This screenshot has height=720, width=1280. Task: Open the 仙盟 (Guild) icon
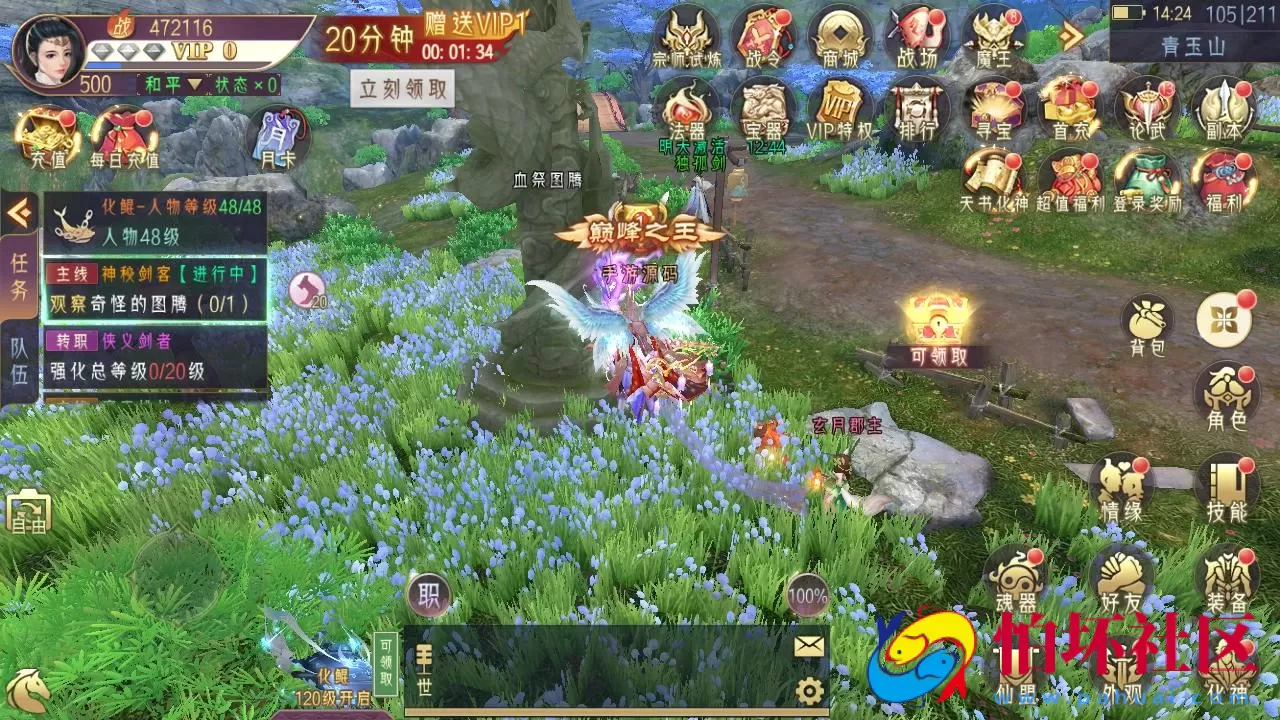point(1018,662)
